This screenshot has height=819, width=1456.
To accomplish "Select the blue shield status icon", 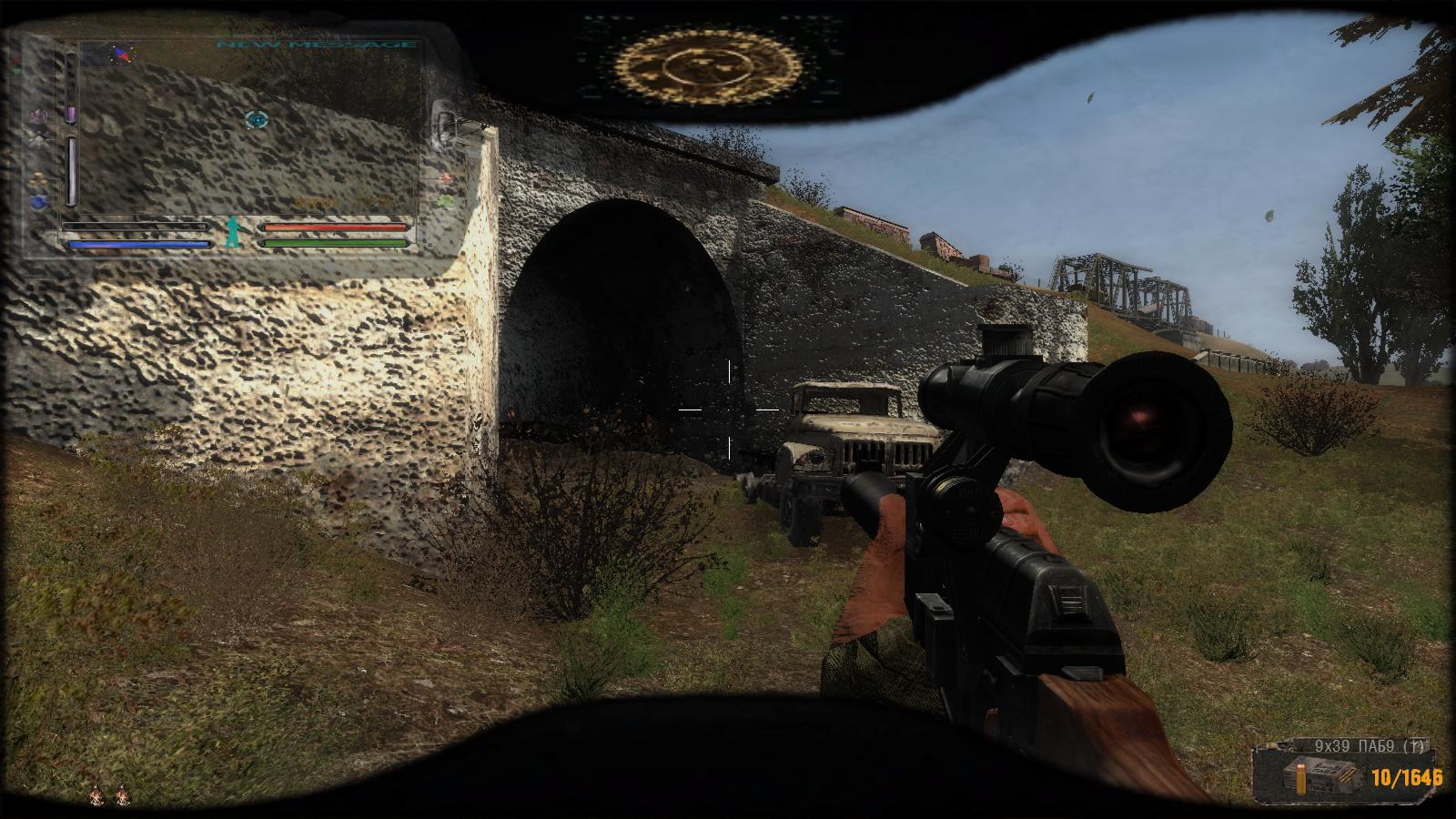I will (x=39, y=201).
